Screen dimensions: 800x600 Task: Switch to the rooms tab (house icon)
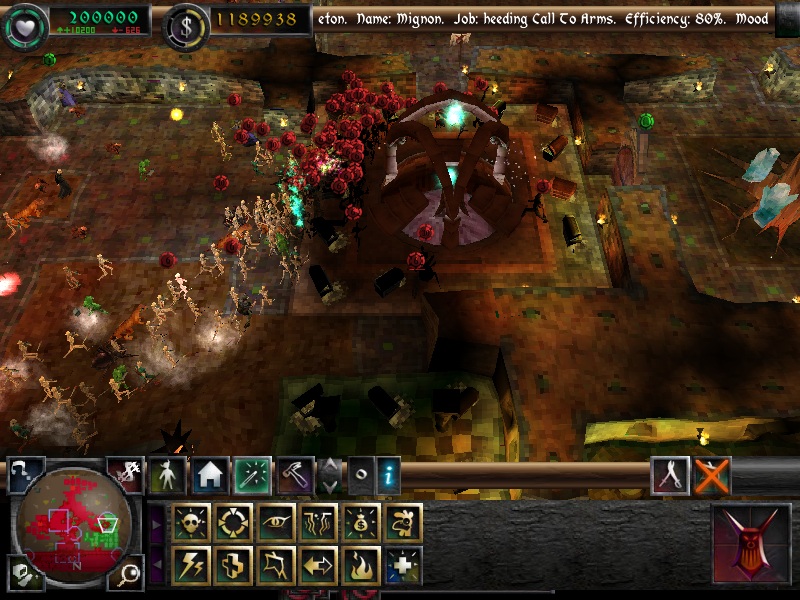click(x=210, y=476)
